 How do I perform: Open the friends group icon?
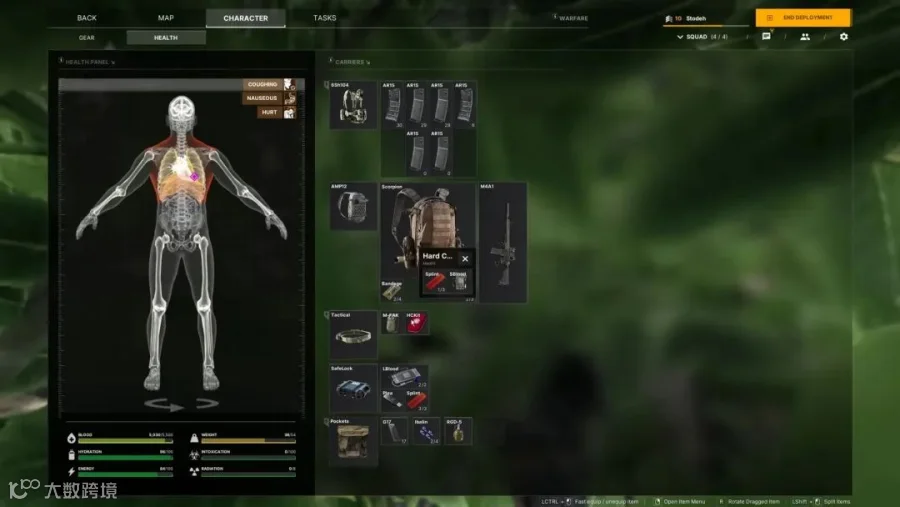pos(805,37)
